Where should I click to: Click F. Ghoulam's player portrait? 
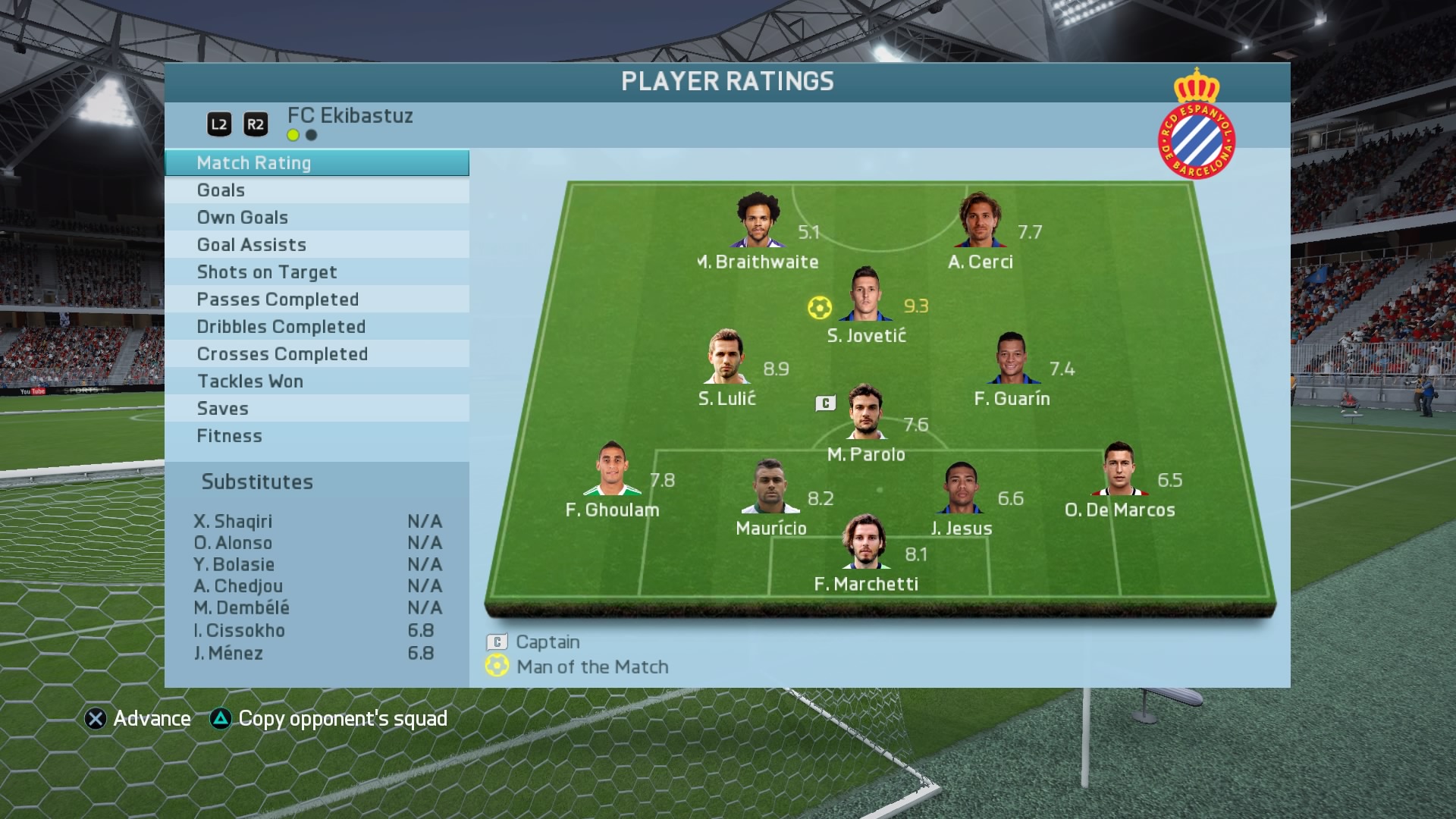pyautogui.click(x=611, y=469)
